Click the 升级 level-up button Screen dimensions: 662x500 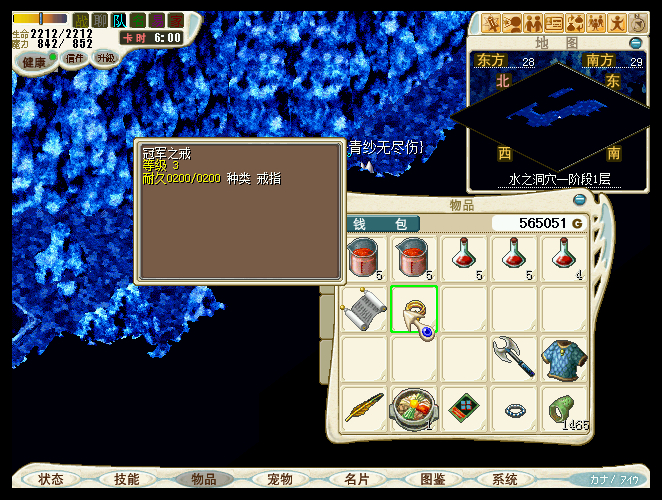click(x=106, y=59)
